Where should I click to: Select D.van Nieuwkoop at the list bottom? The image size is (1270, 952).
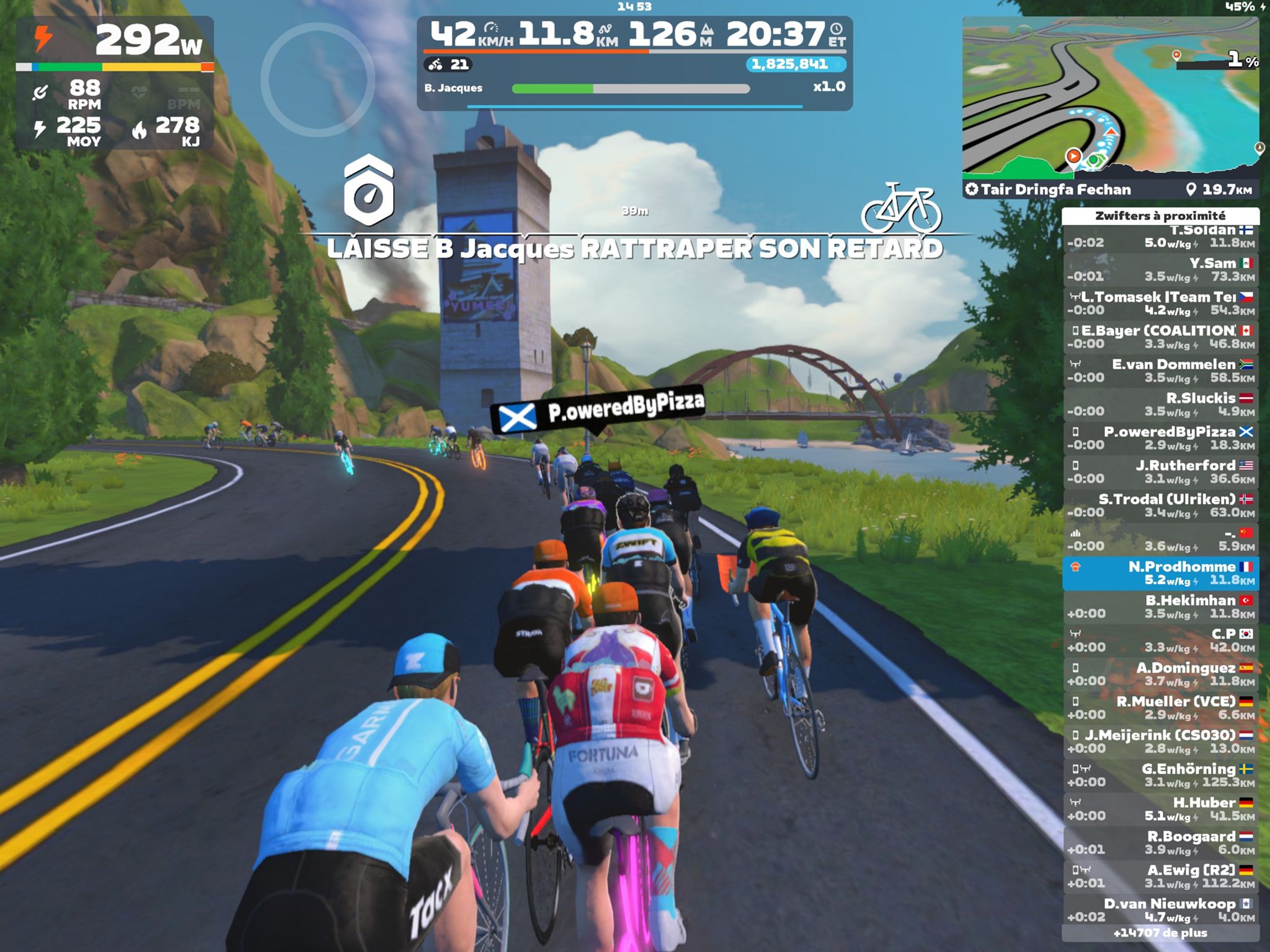pos(1160,910)
